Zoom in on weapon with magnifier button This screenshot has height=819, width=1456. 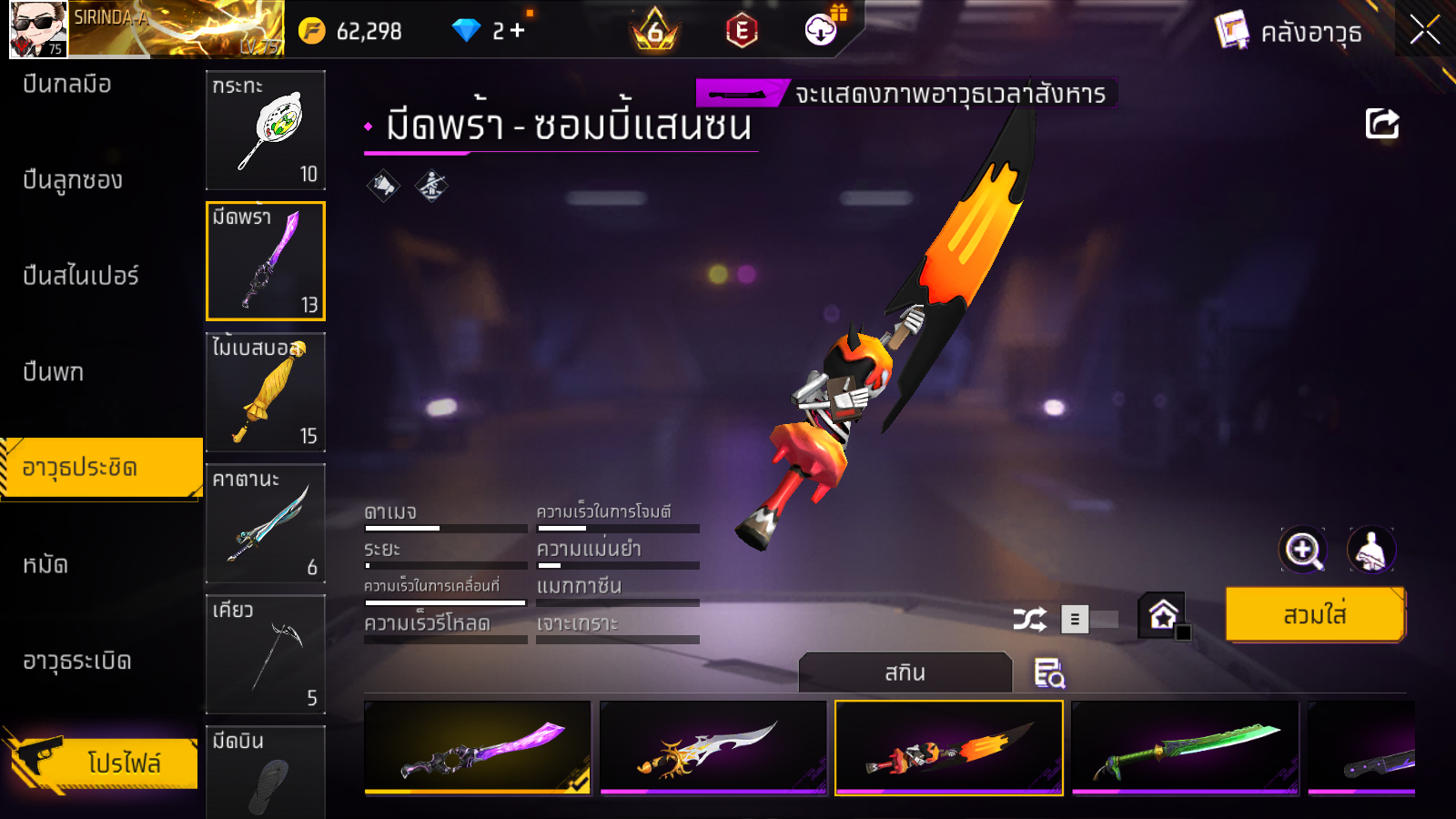pyautogui.click(x=1303, y=550)
